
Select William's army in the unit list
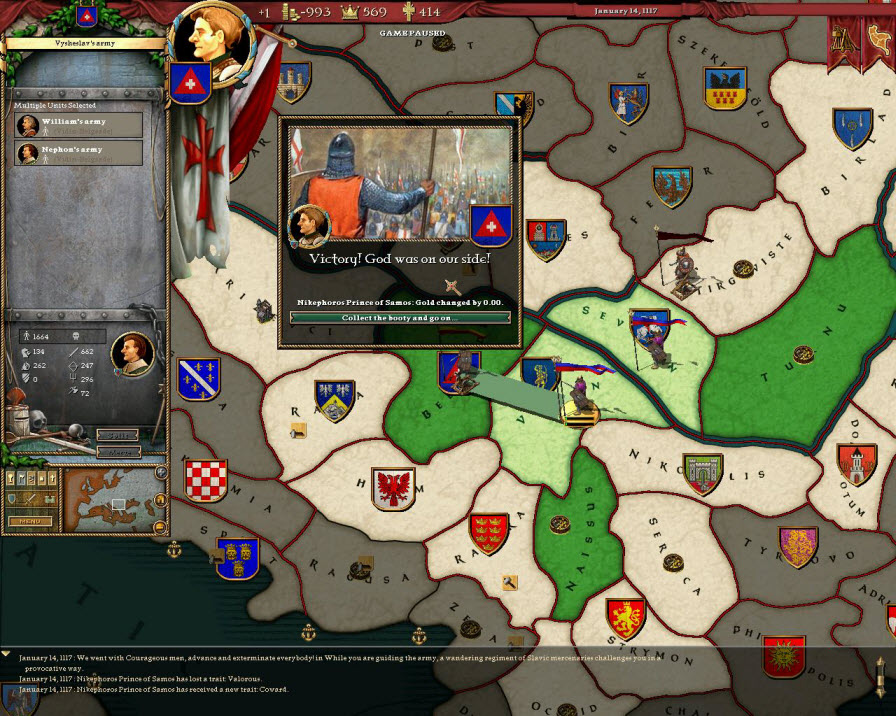coord(79,125)
